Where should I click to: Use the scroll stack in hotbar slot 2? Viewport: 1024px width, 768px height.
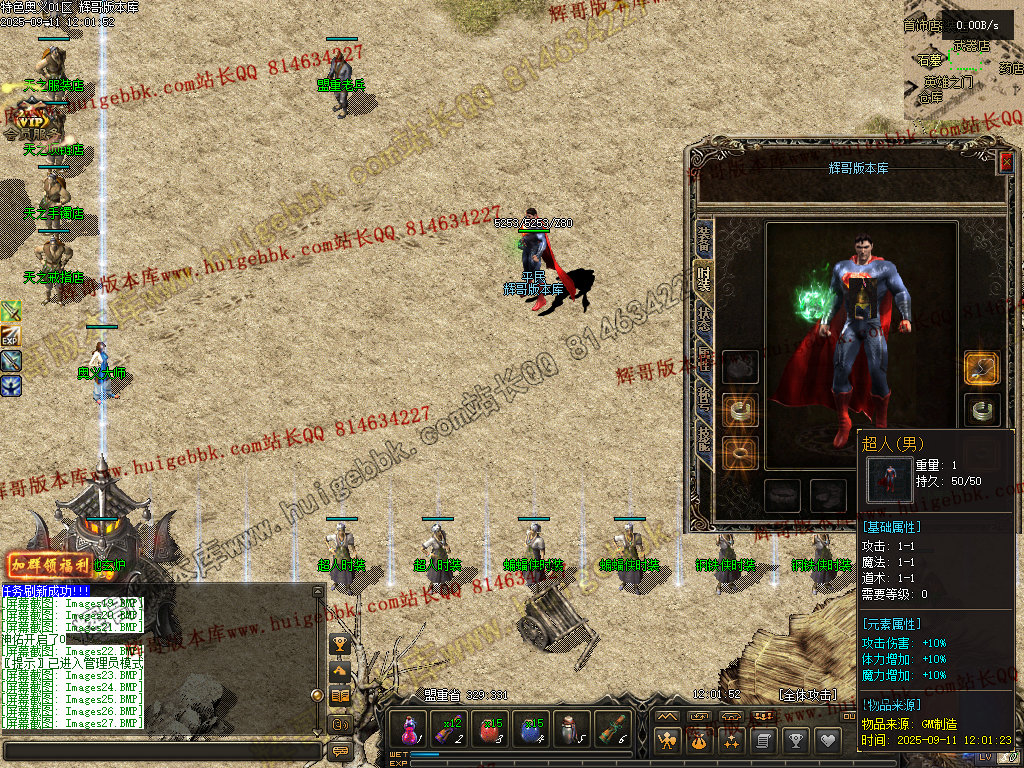(x=447, y=728)
